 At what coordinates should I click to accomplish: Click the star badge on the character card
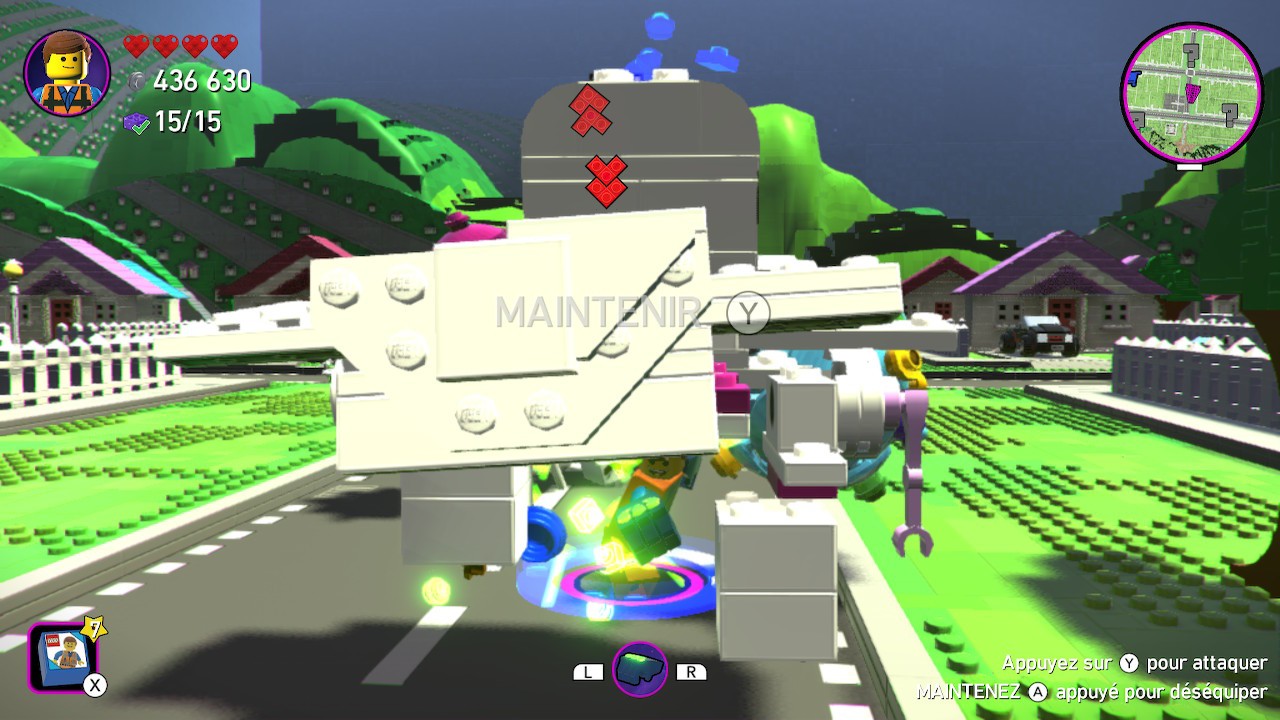click(93, 630)
